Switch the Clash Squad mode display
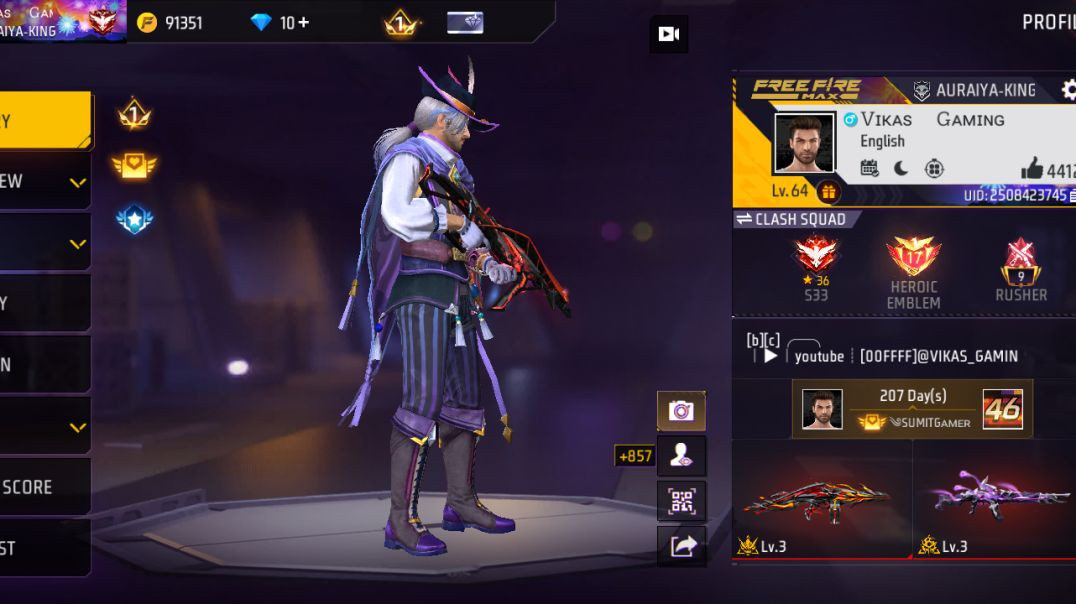 tap(744, 219)
